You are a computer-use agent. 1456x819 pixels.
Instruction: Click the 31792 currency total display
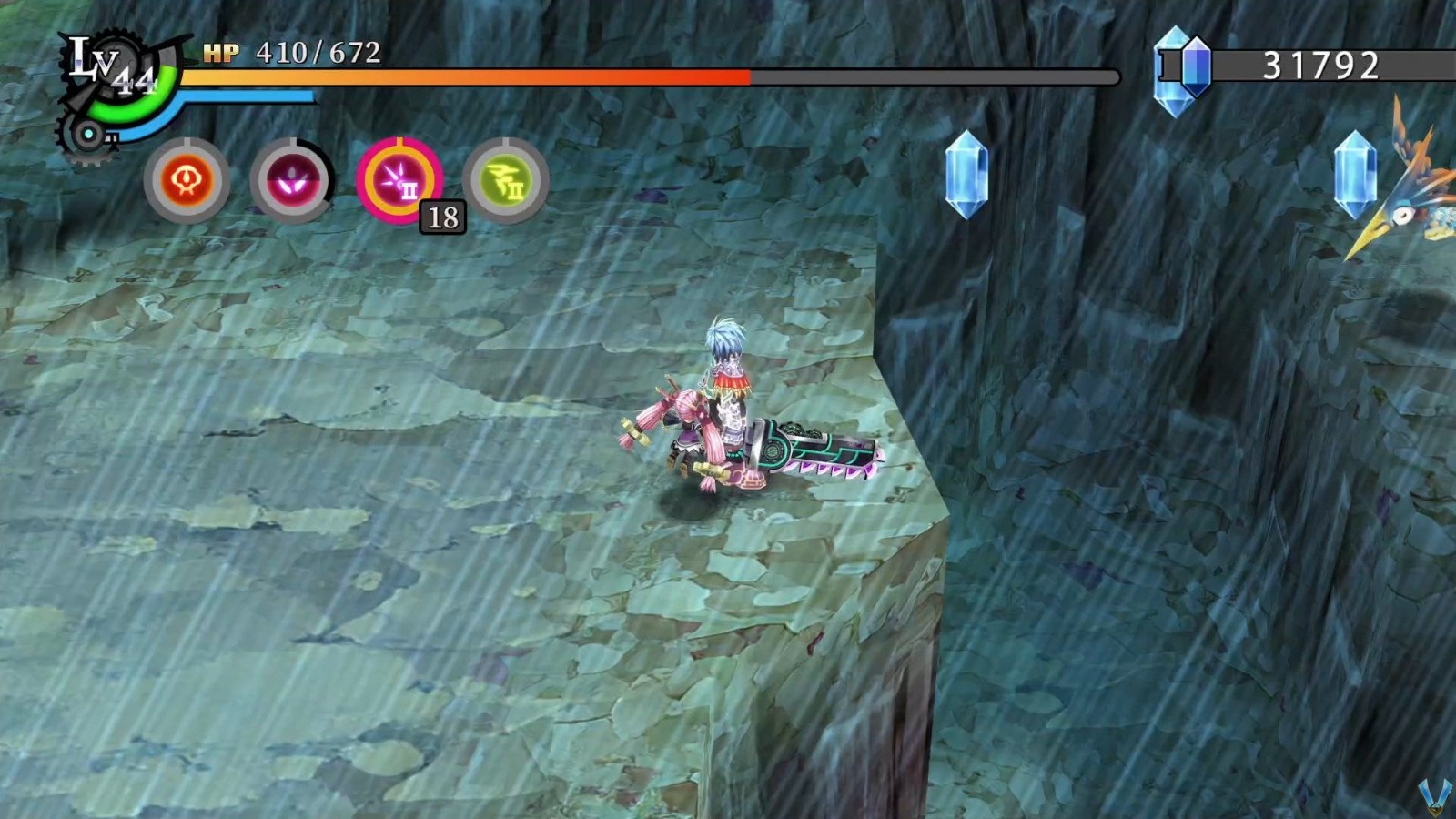1319,63
